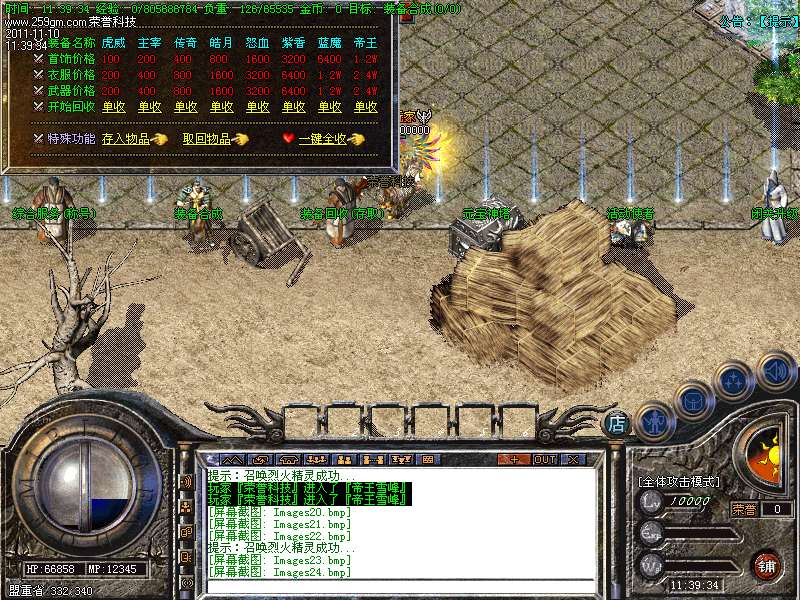This screenshot has width=800, height=600.
Task: Open the character equipment round button
Action: (x=654, y=422)
